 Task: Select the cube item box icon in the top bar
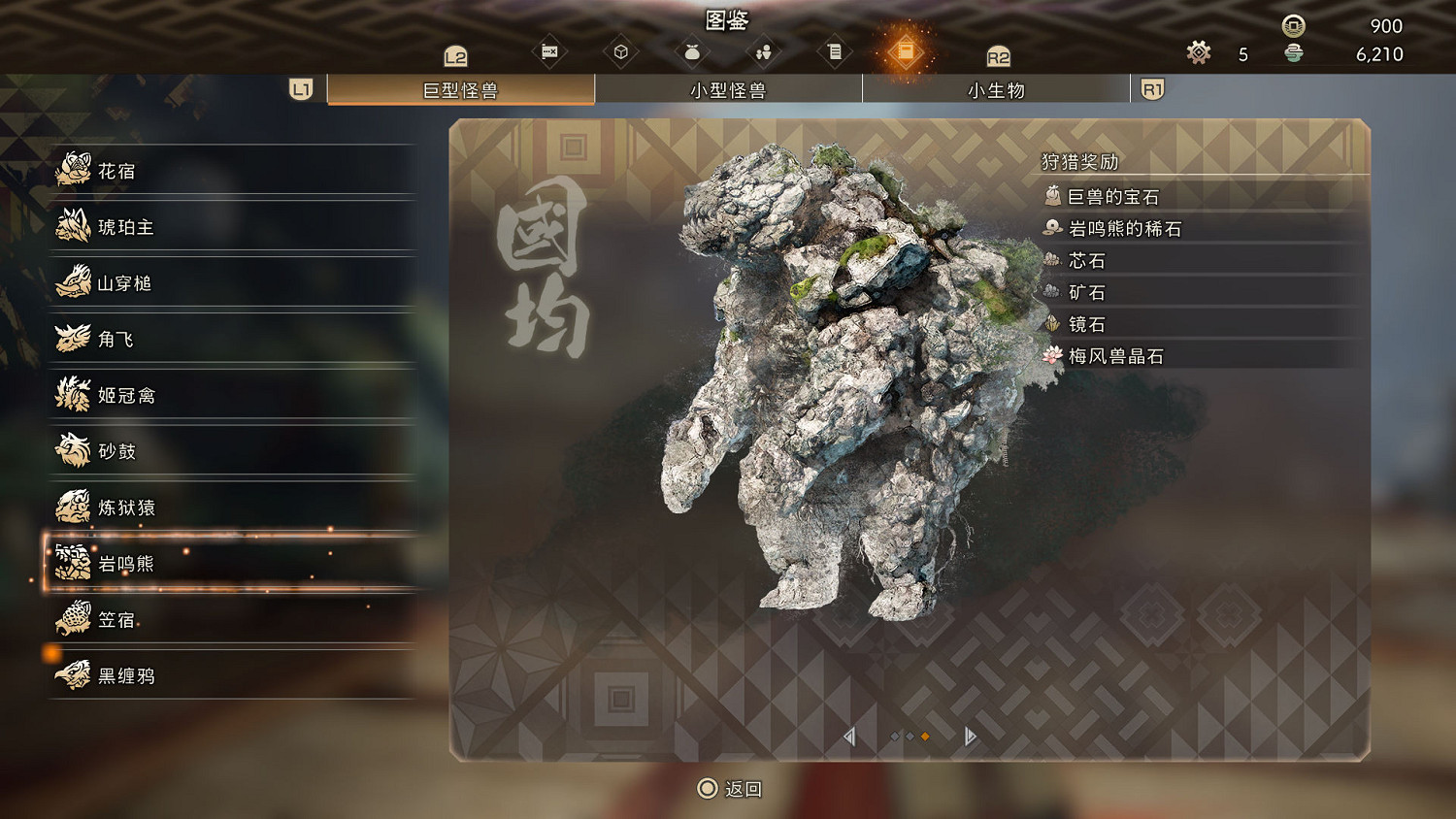[621, 50]
